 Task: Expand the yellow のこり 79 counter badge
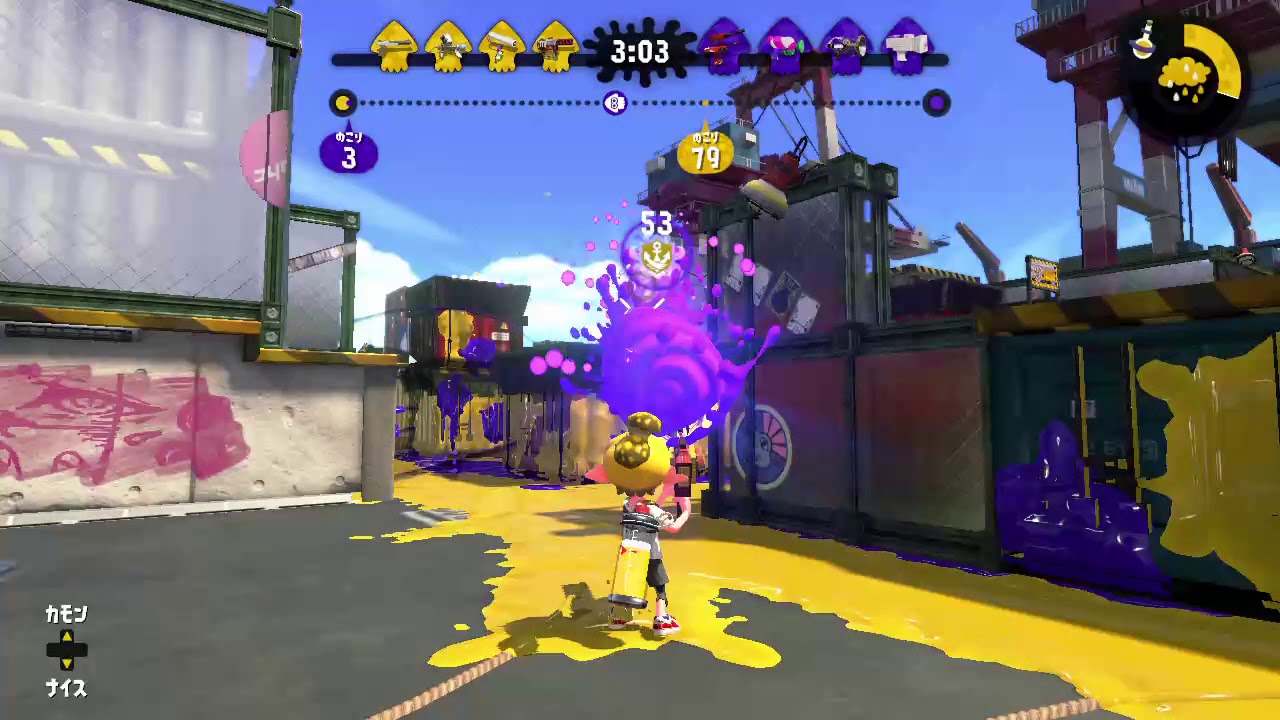706,152
